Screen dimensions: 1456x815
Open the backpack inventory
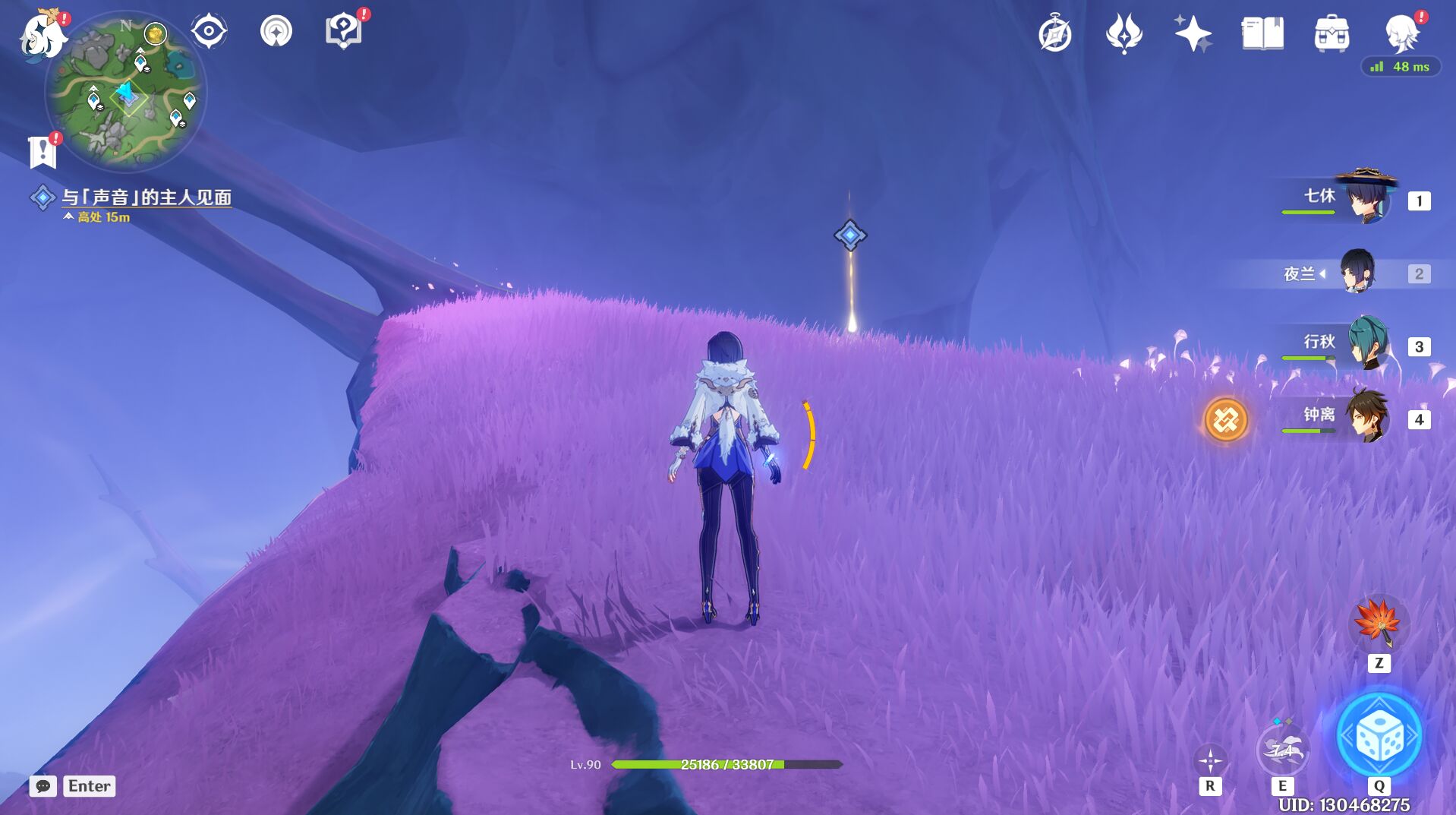coord(1332,34)
